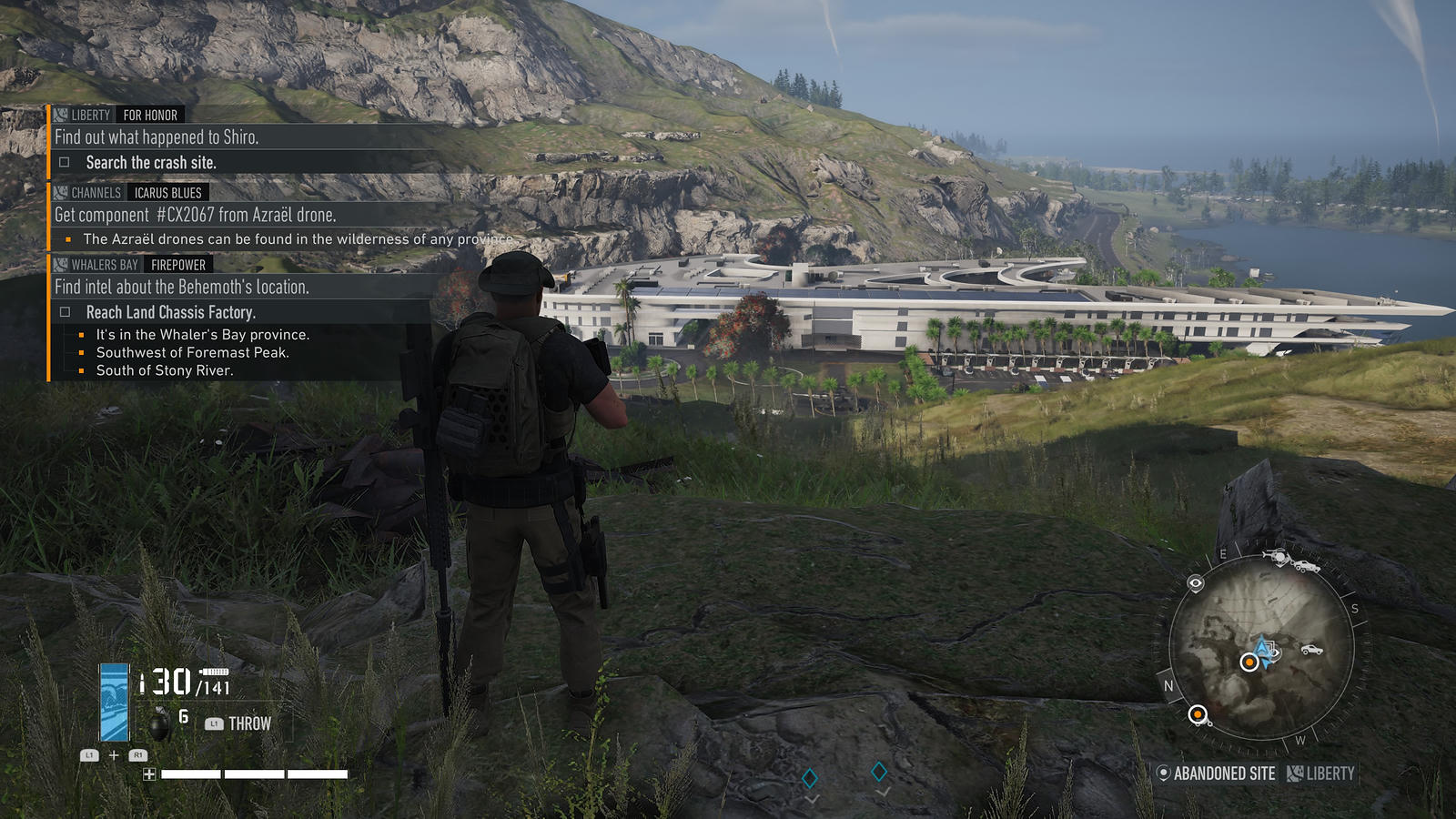Open the Liberty province label
1456x819 pixels.
click(x=1321, y=773)
